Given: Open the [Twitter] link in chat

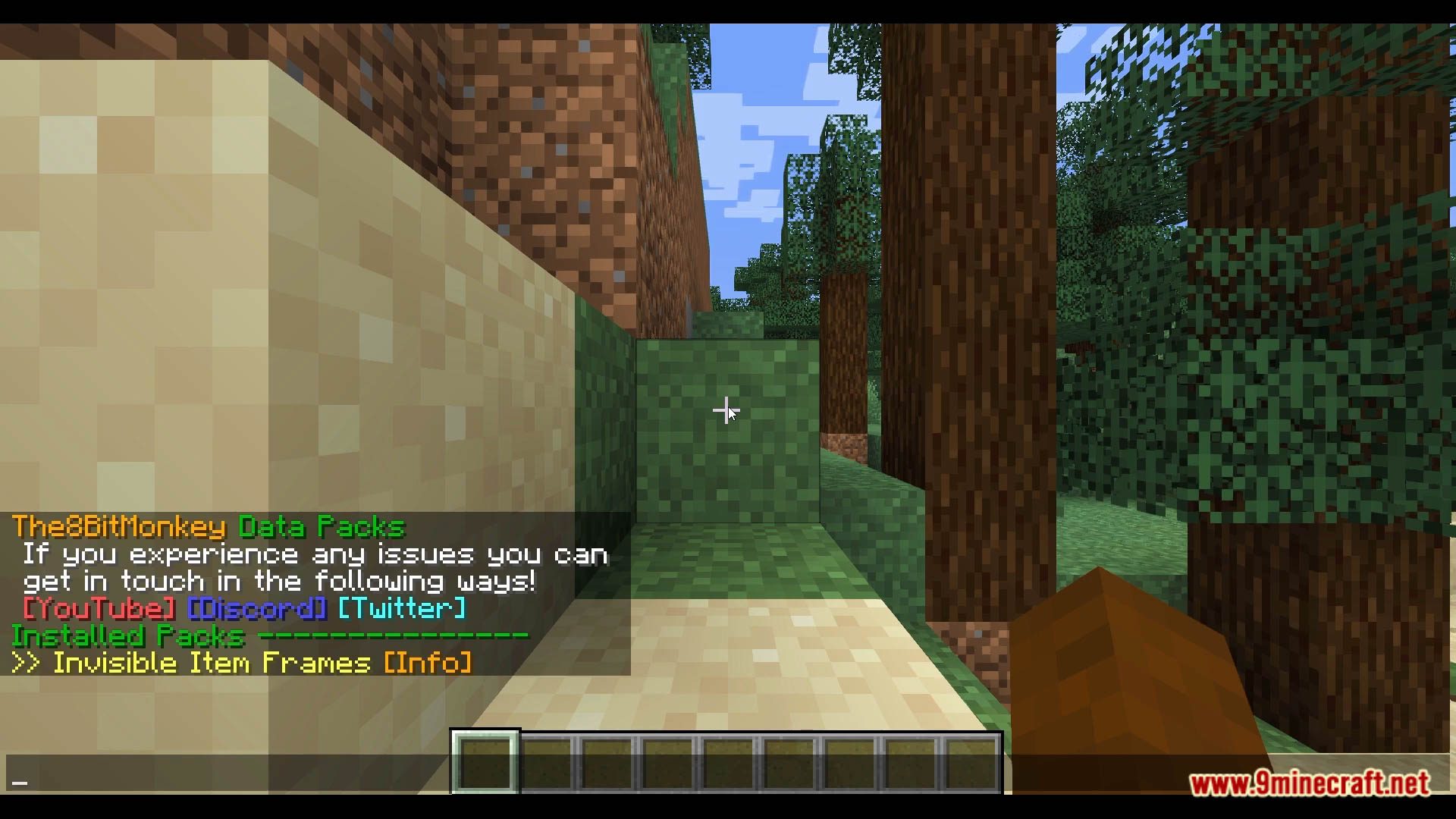Looking at the screenshot, I should (x=402, y=607).
